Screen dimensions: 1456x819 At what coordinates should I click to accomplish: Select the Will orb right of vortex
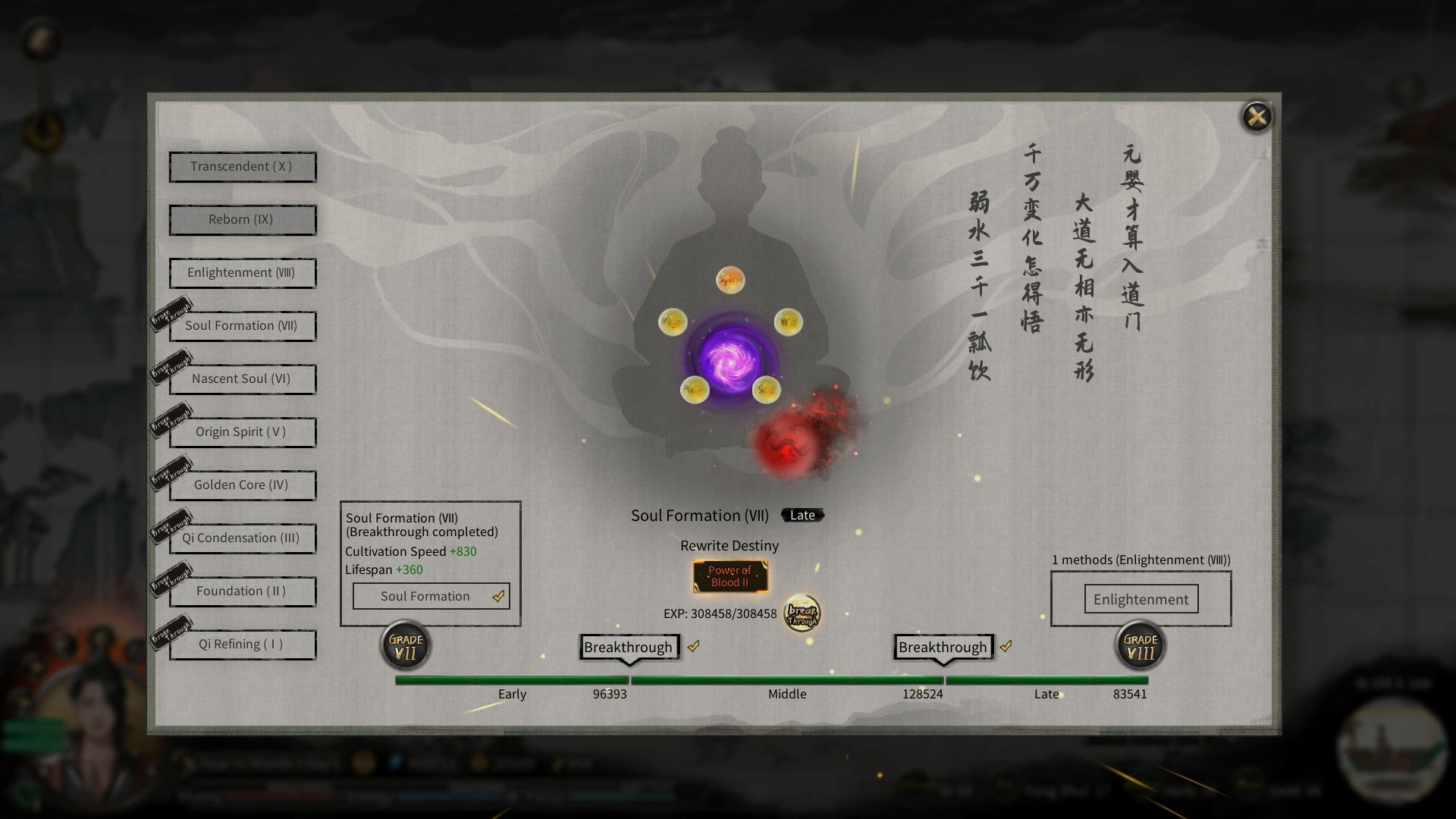click(x=789, y=322)
